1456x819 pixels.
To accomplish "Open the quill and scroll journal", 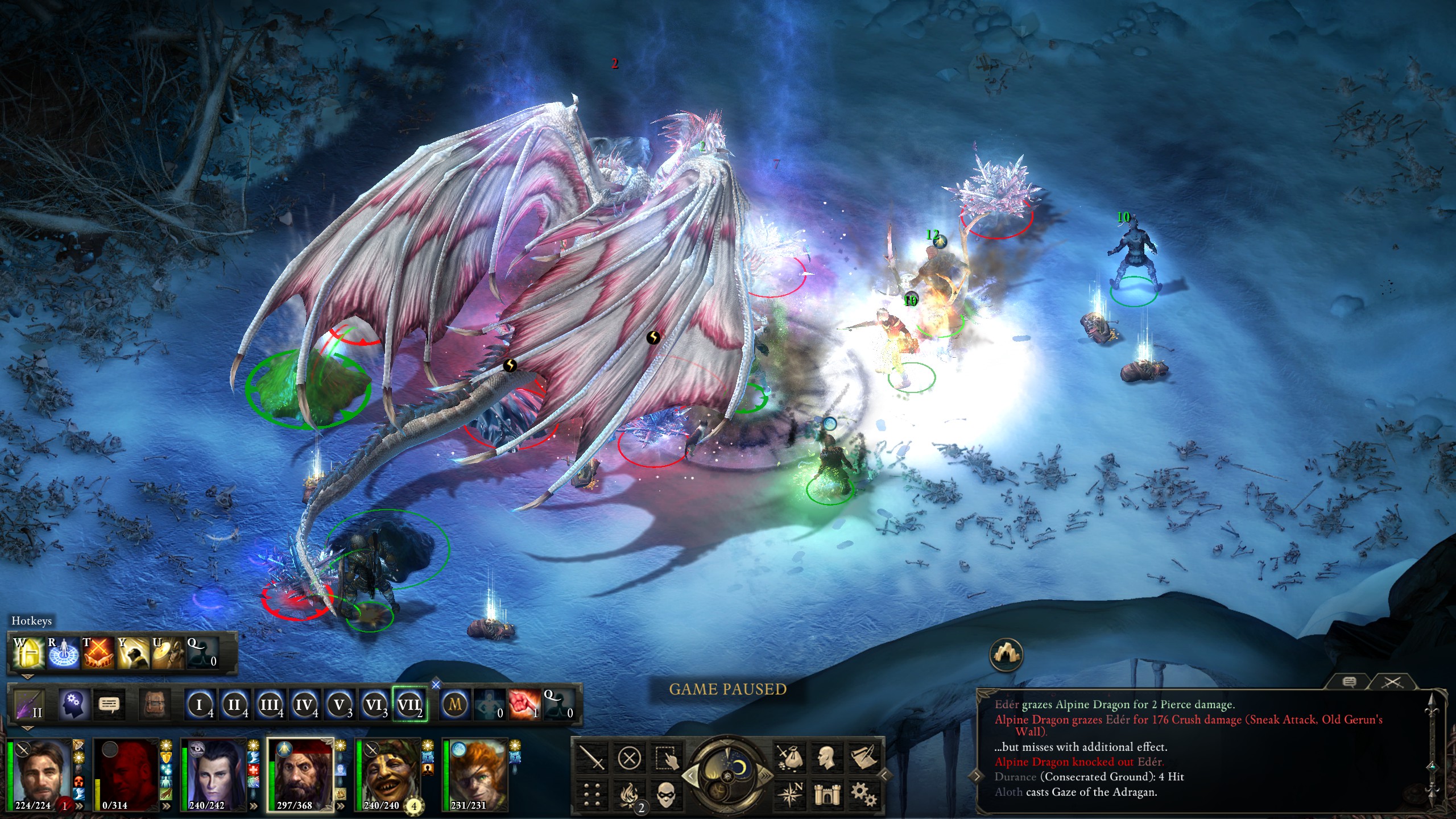I will 863,758.
